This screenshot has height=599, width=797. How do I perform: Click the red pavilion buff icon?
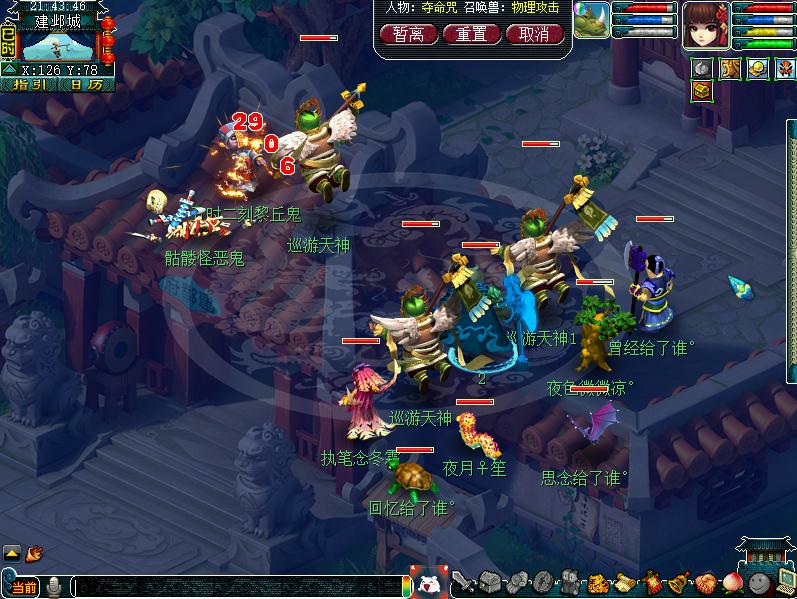coord(783,68)
